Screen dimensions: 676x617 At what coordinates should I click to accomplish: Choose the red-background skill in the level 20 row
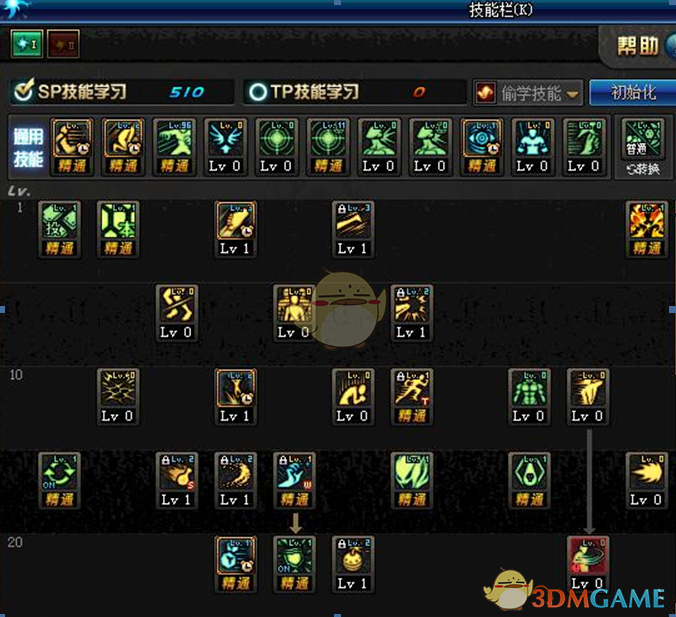click(587, 555)
